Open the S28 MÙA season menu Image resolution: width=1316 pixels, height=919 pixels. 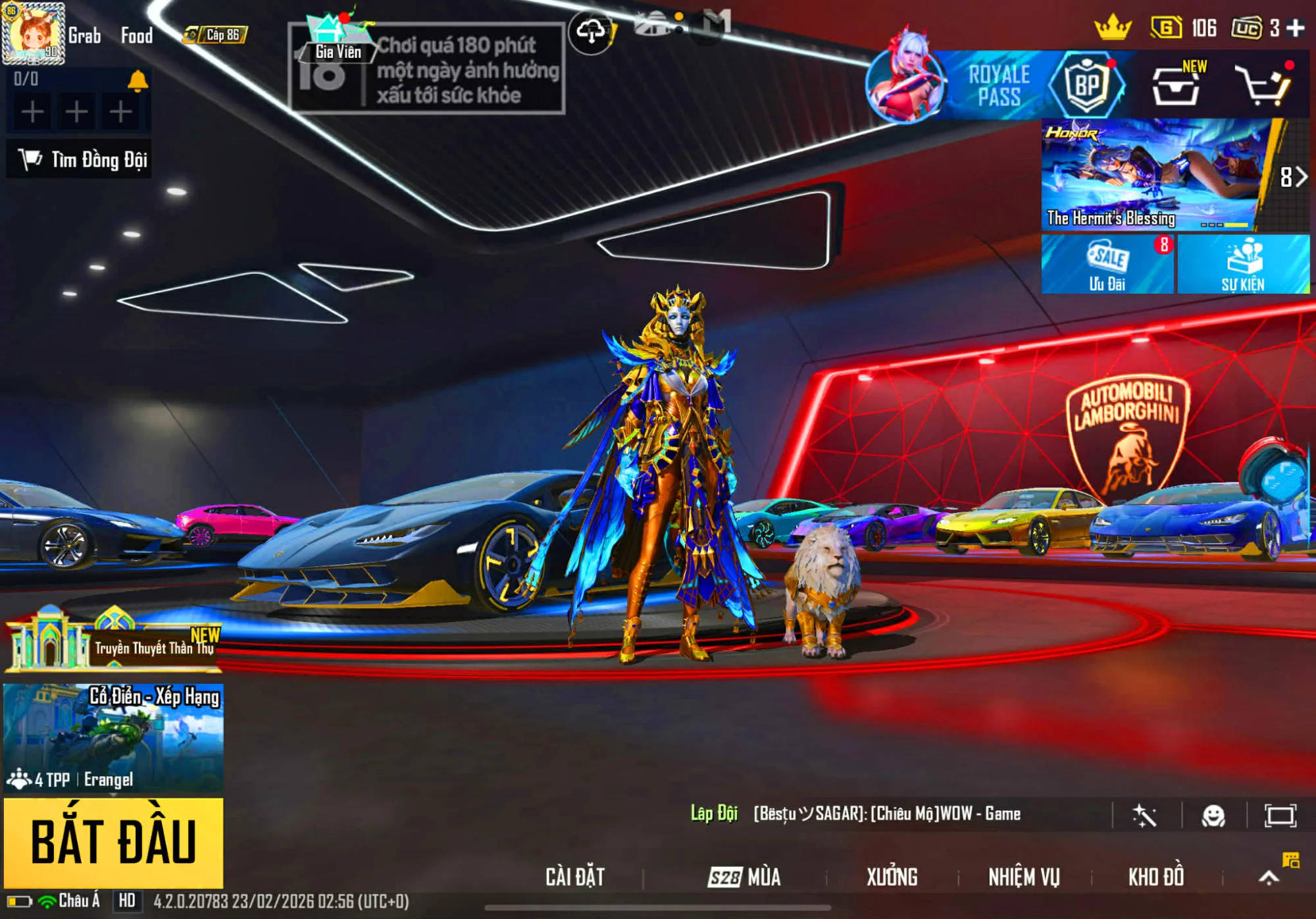click(x=745, y=877)
